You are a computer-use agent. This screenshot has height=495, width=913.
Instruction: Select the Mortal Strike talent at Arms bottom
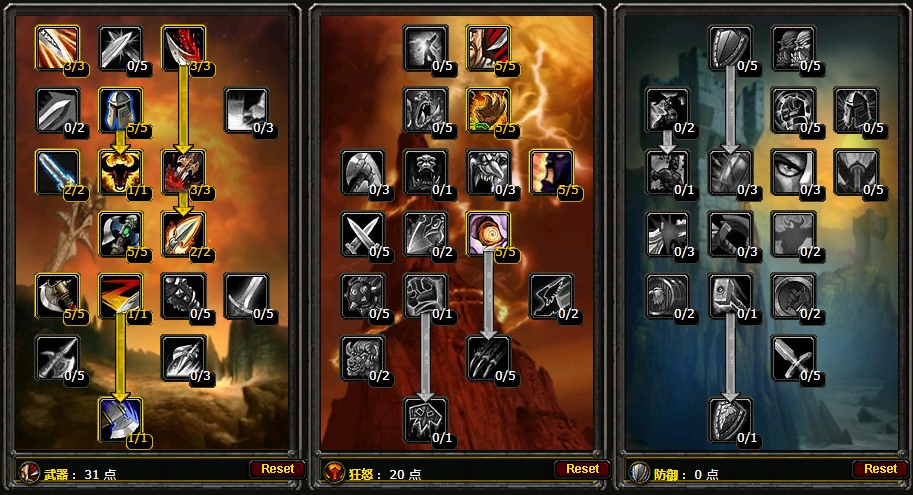coord(120,419)
